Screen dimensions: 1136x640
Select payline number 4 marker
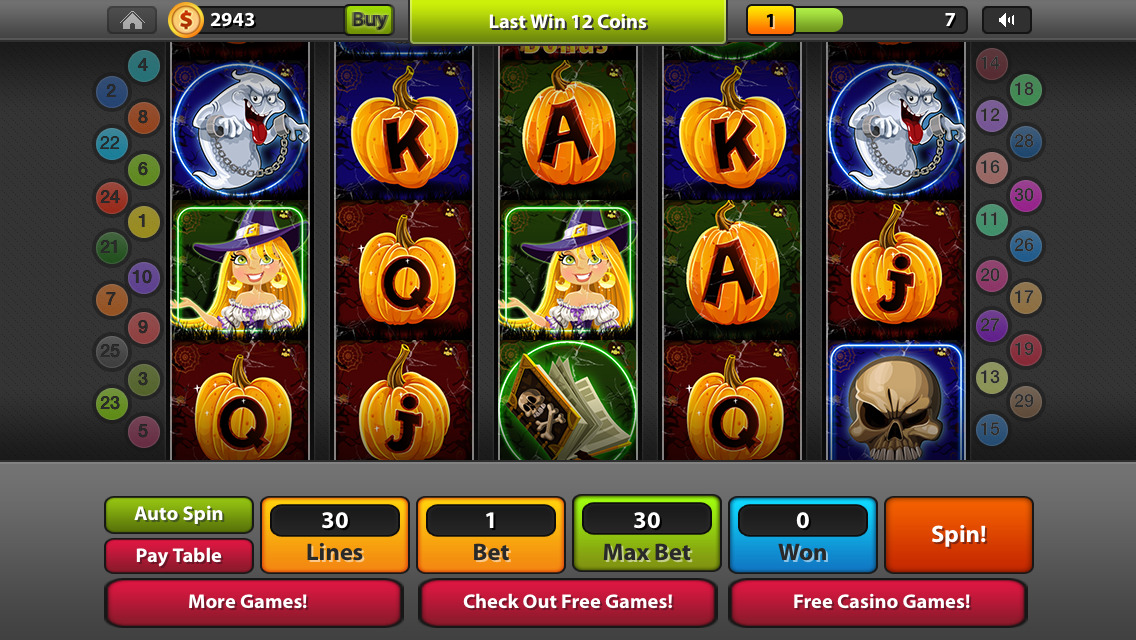[x=144, y=67]
